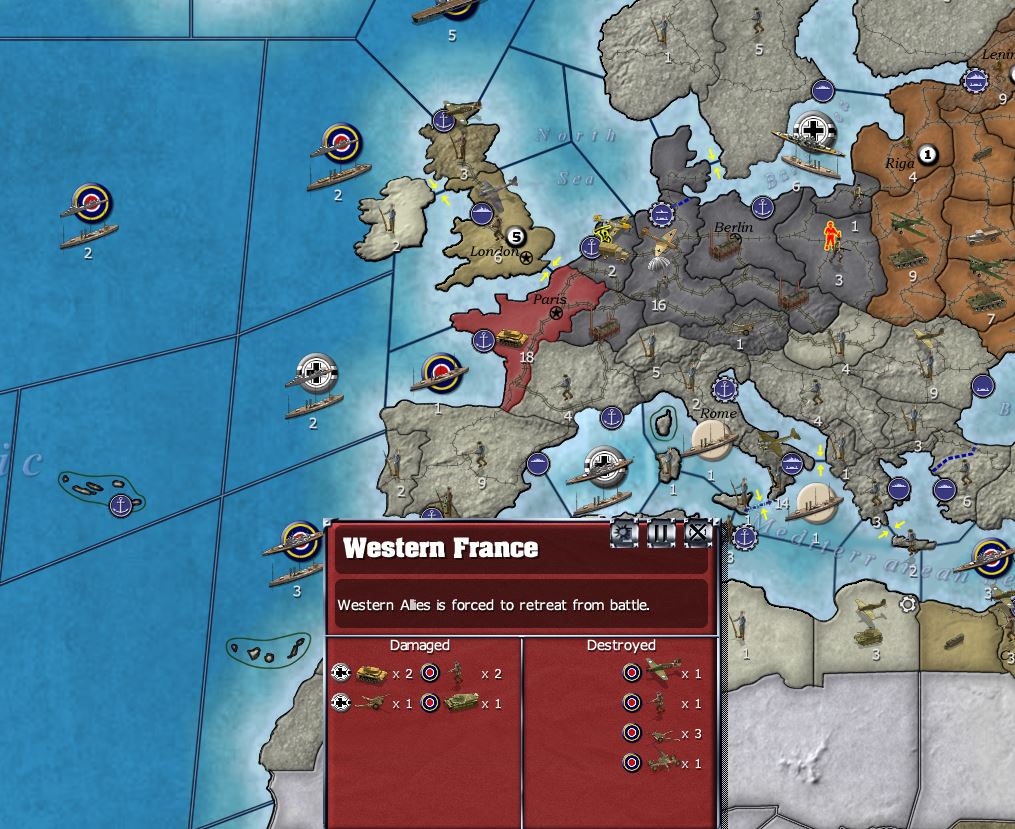Click the number 5 marker next to London
The width and height of the screenshot is (1015, 829).
[515, 236]
